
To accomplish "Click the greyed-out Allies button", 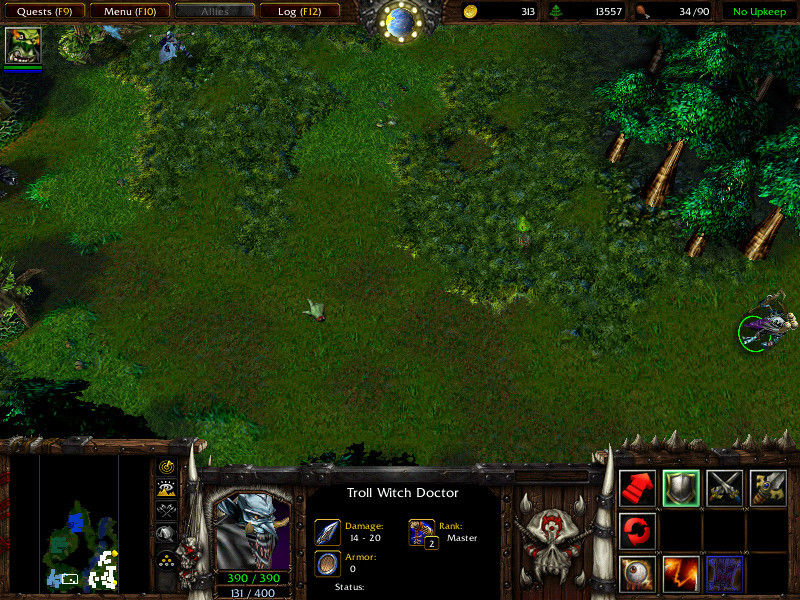I will click(214, 12).
